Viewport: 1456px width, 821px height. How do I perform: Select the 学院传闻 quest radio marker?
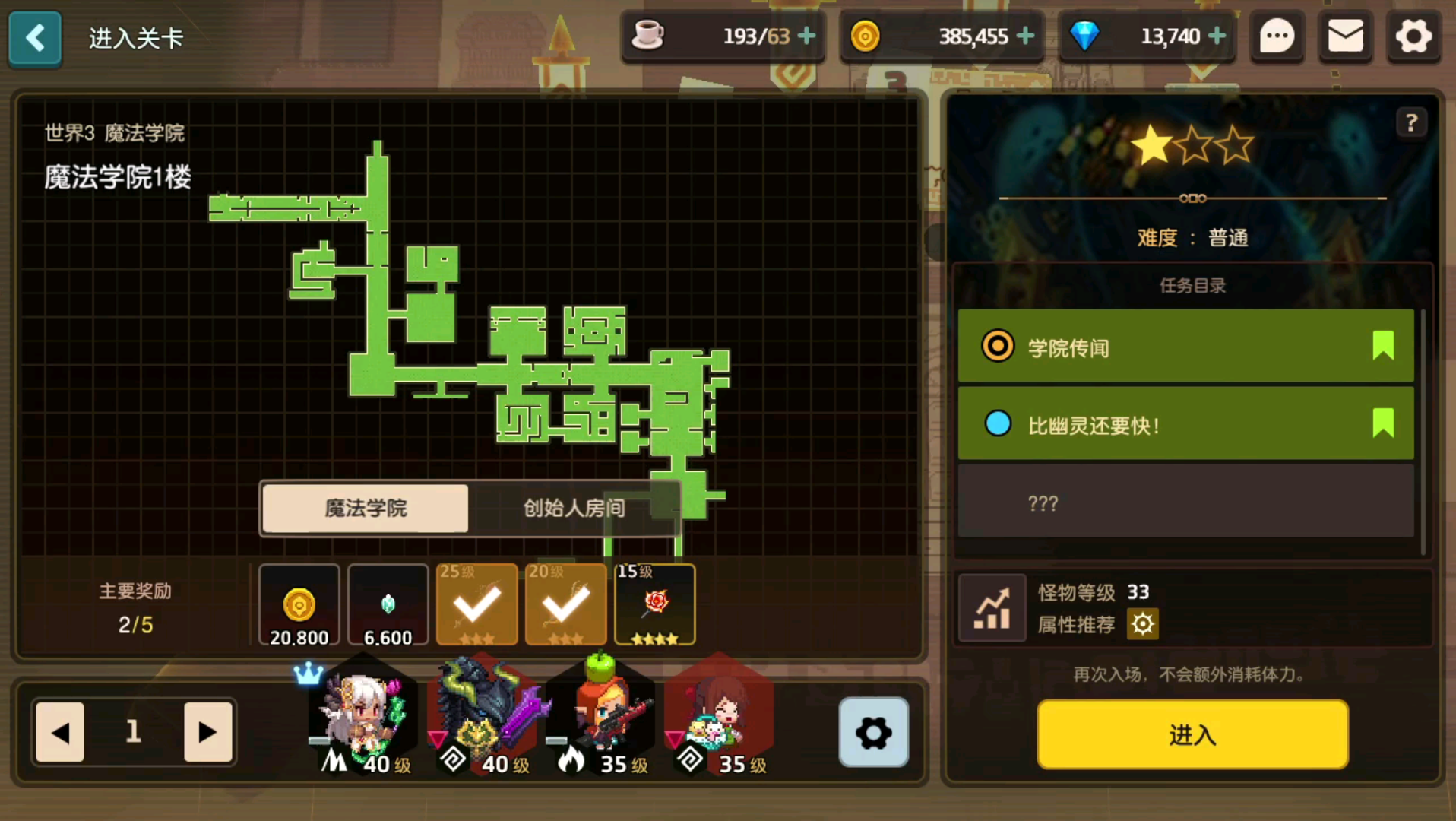point(998,346)
